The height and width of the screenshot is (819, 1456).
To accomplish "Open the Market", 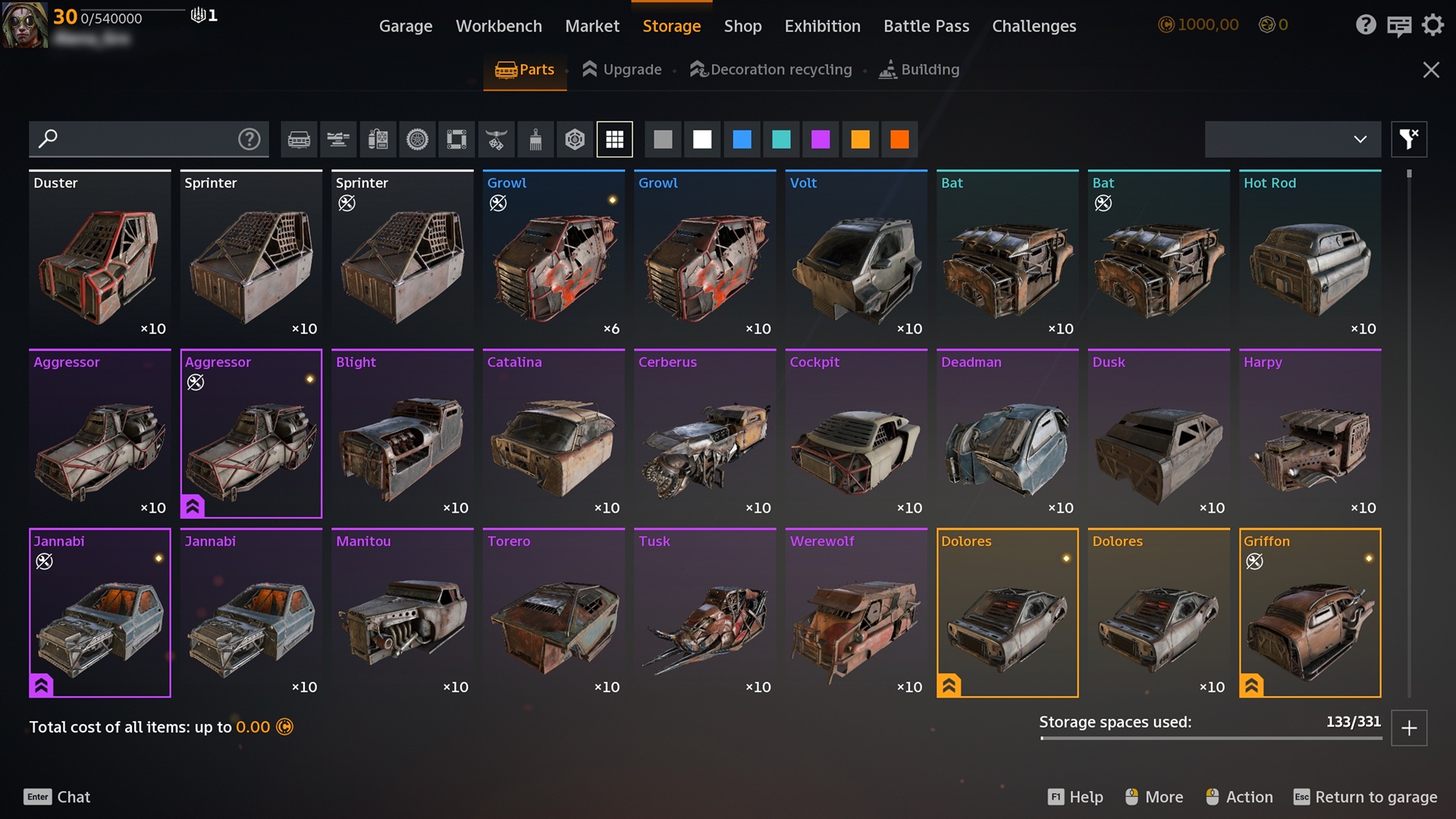I will [591, 26].
